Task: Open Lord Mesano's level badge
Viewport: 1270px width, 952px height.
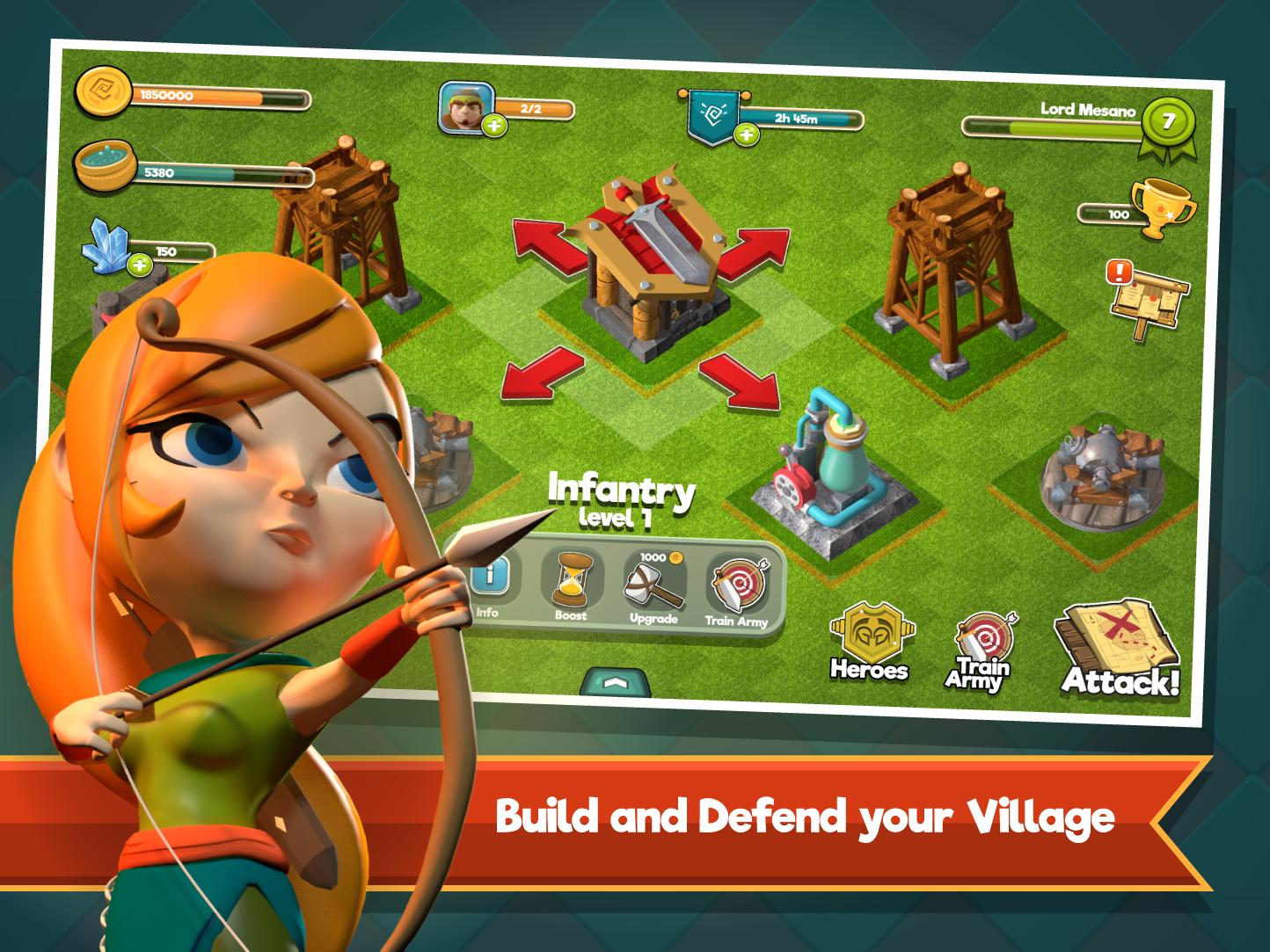Action: click(1167, 122)
